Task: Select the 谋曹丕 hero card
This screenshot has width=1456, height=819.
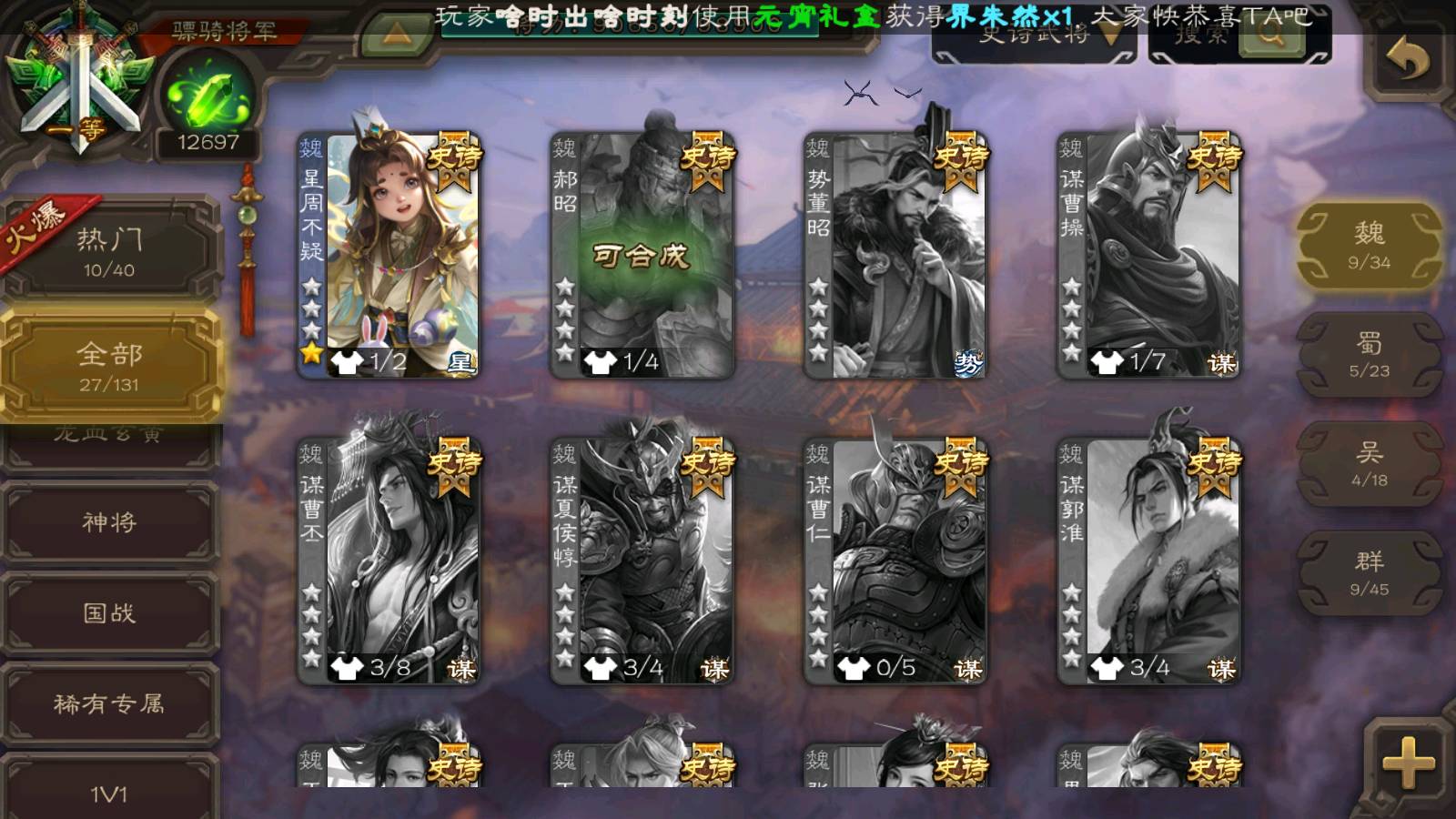Action: pyautogui.click(x=389, y=561)
